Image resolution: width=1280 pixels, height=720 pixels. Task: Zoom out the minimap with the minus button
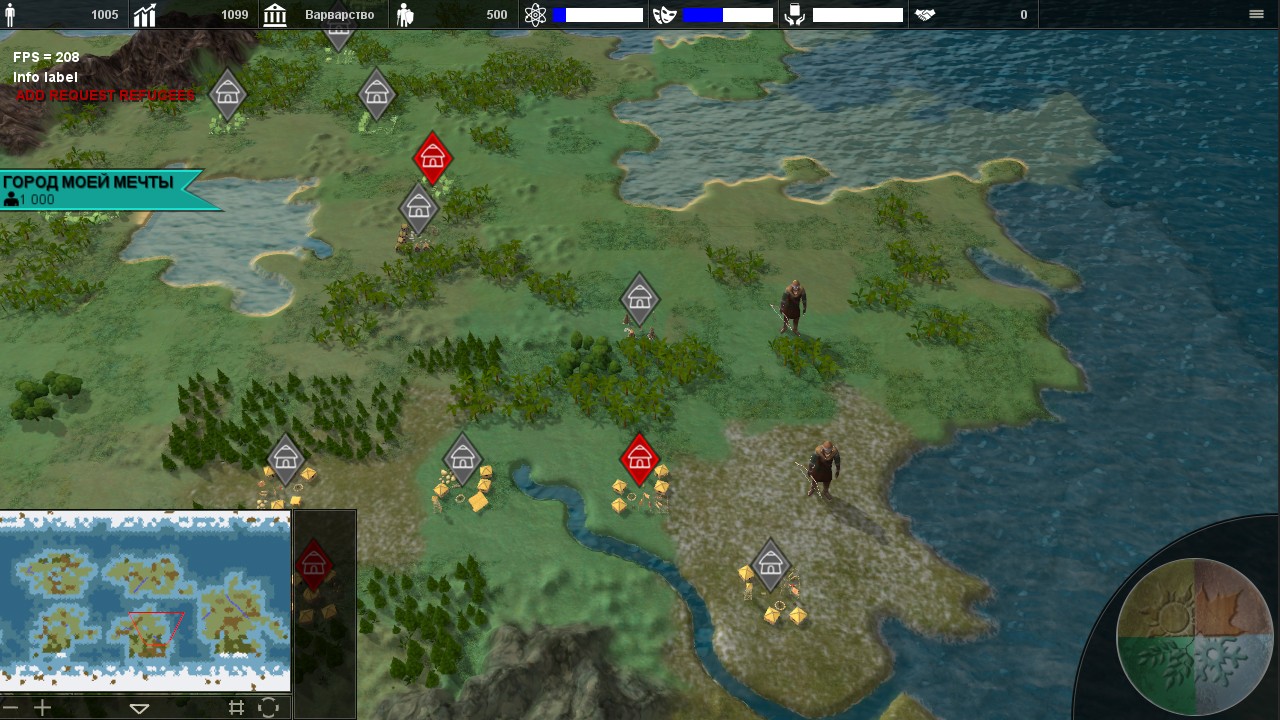click(x=12, y=707)
